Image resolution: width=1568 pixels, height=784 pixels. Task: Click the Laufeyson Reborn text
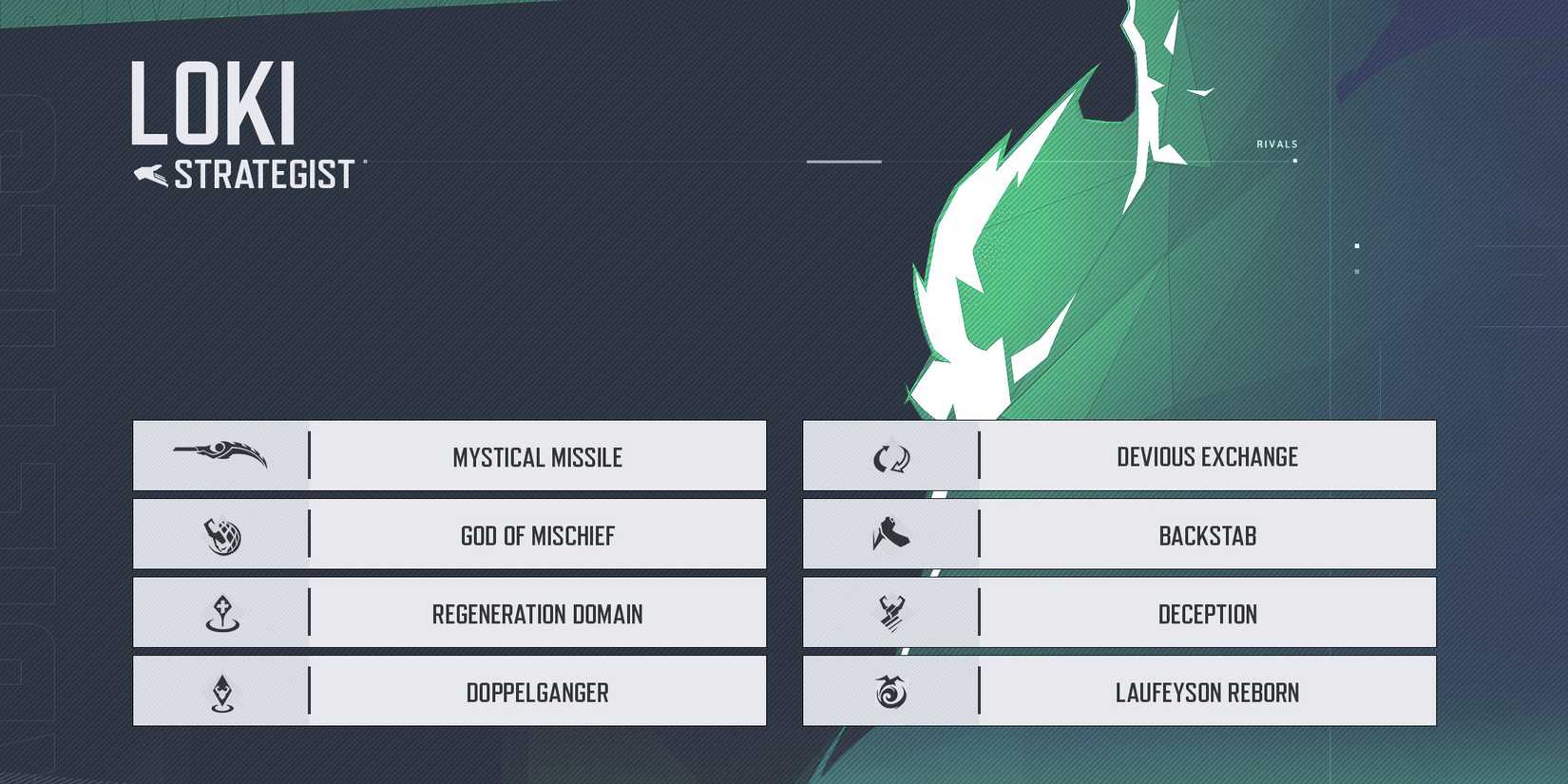[x=1208, y=693]
